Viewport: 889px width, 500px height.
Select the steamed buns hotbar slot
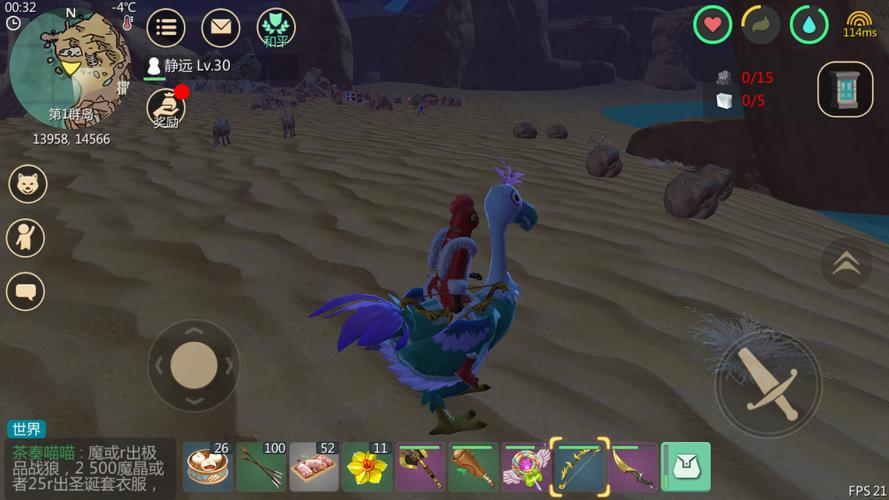pyautogui.click(x=208, y=467)
